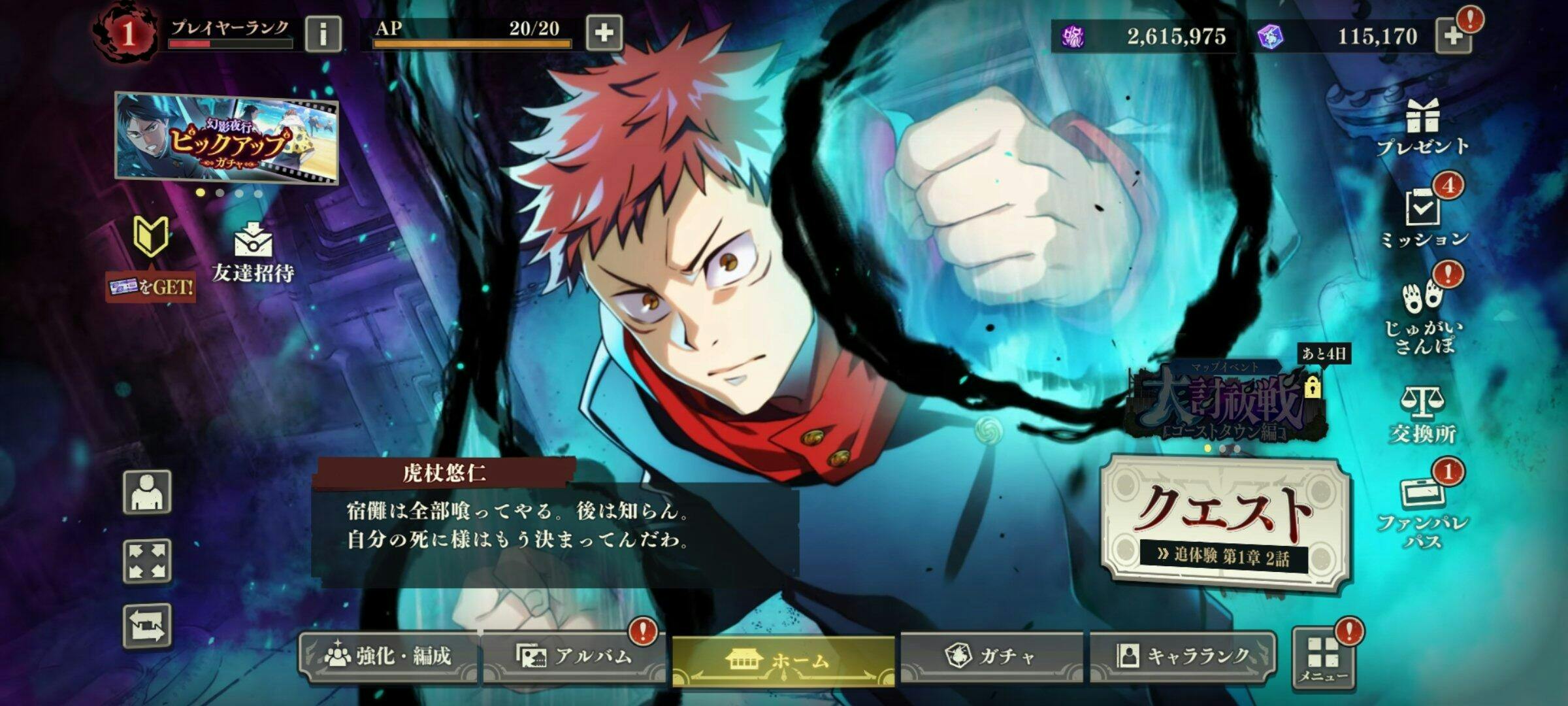This screenshot has width=1568, height=706.
Task: Open the キャラランク tab
Action: coord(1183,656)
